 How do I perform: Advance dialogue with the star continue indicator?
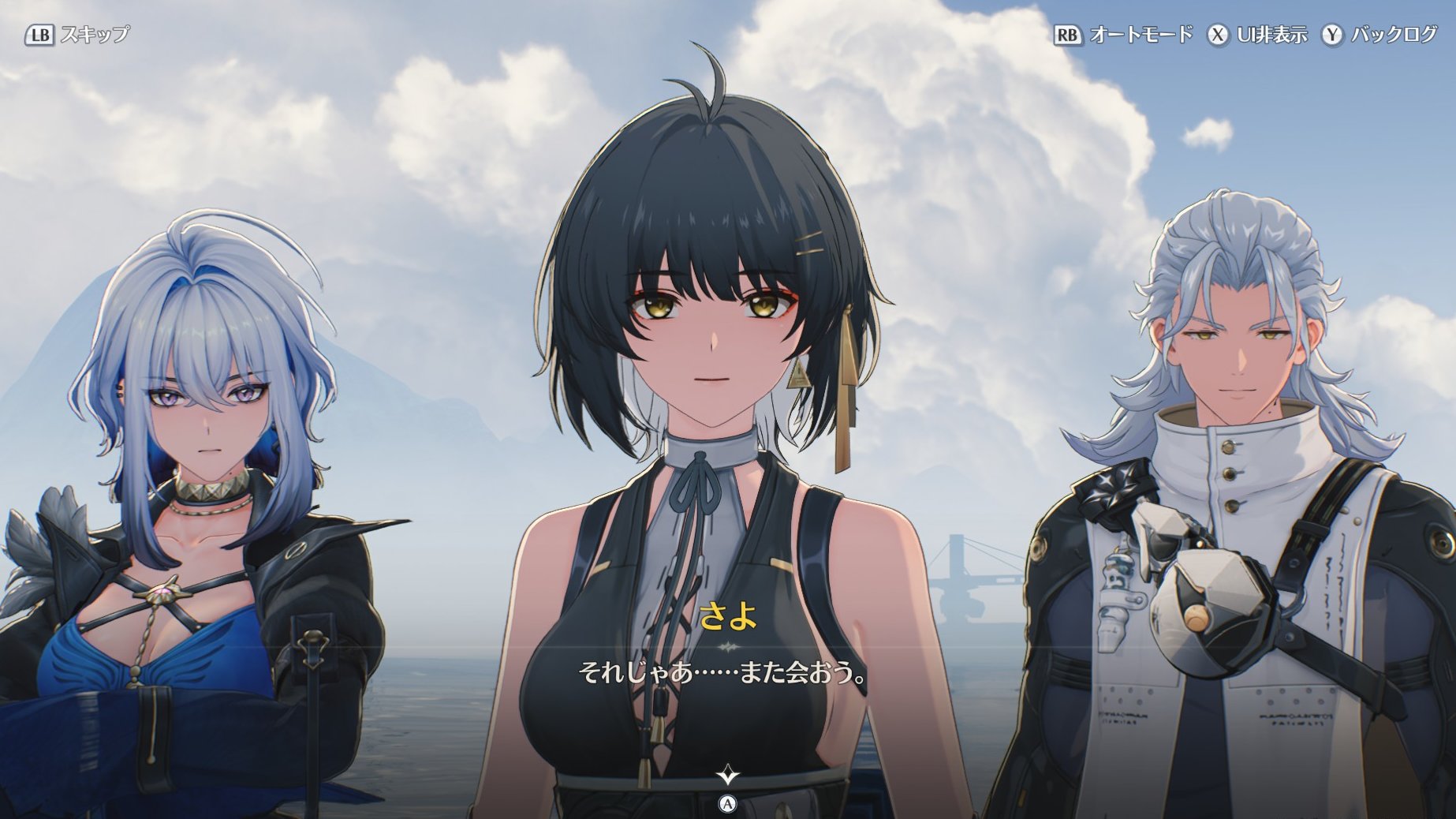coord(727,776)
